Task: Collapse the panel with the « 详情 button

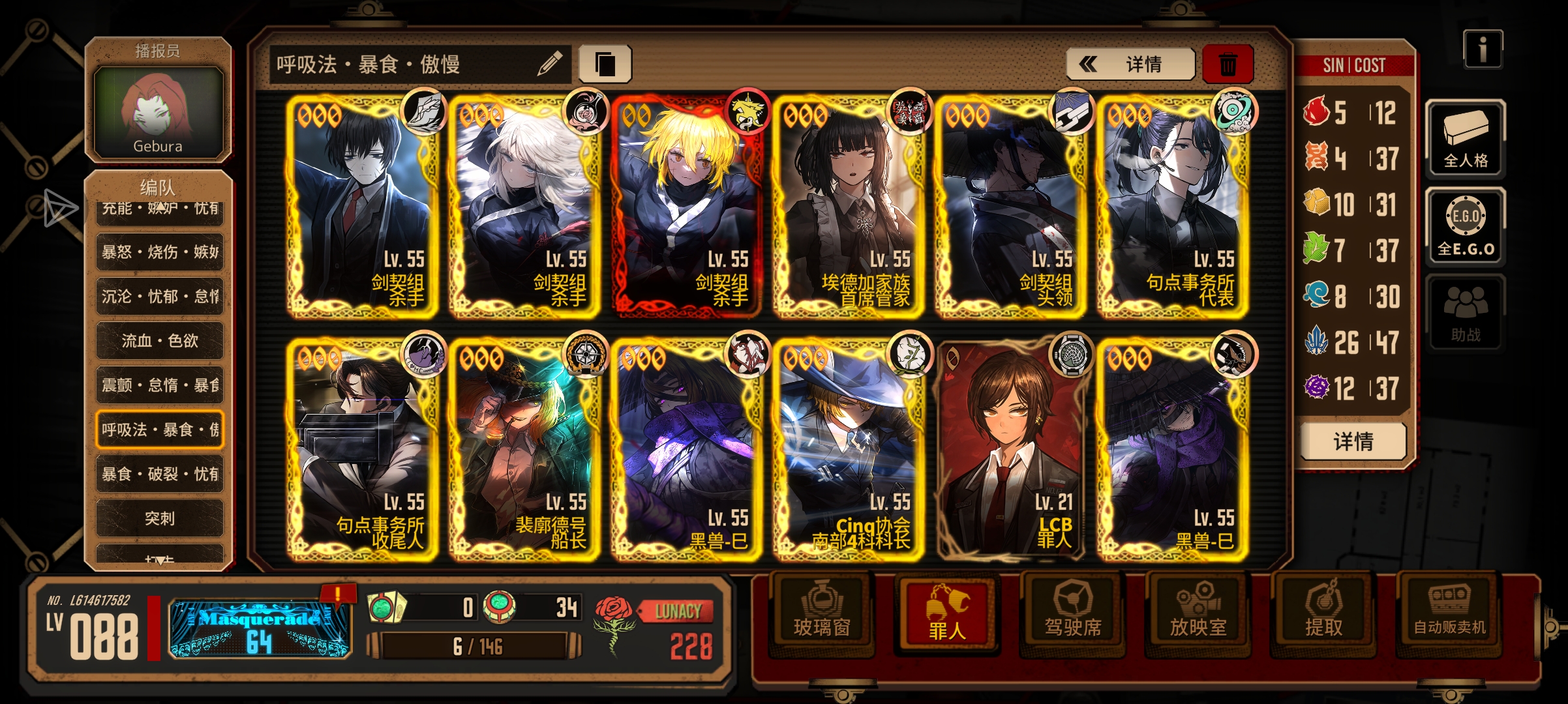Action: 1132,64
